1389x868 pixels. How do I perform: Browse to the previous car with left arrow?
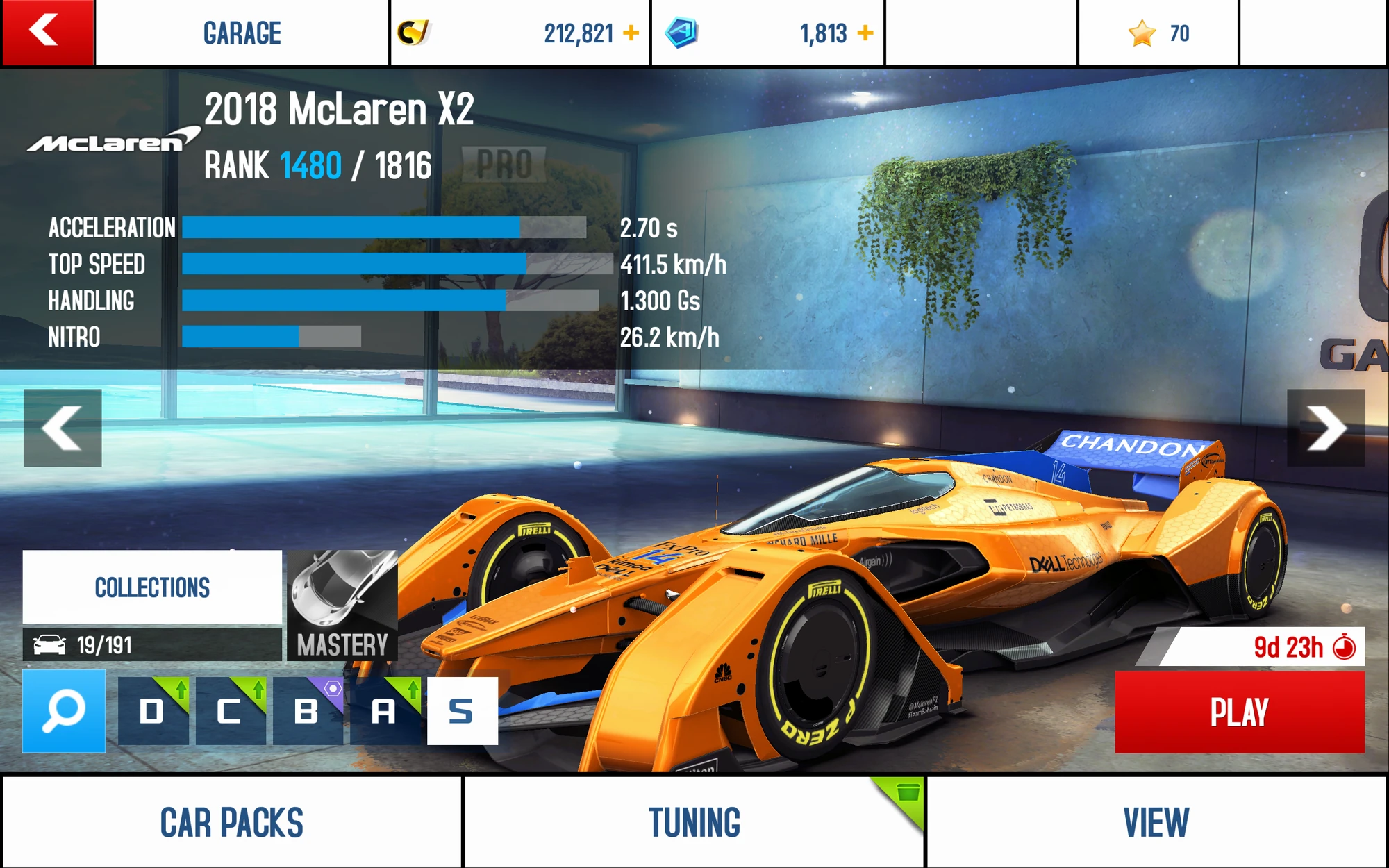tap(62, 428)
